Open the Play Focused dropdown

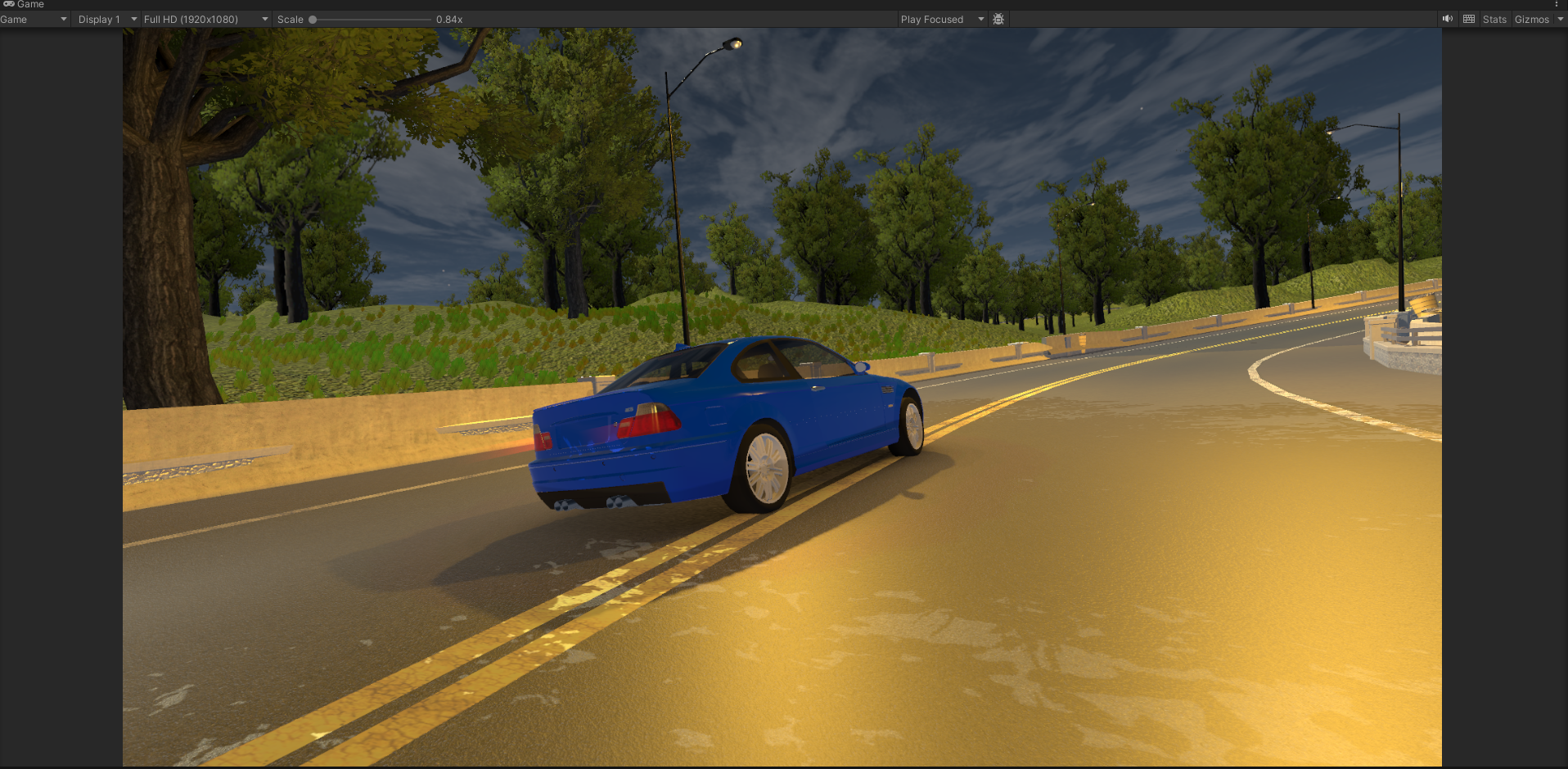coord(941,20)
